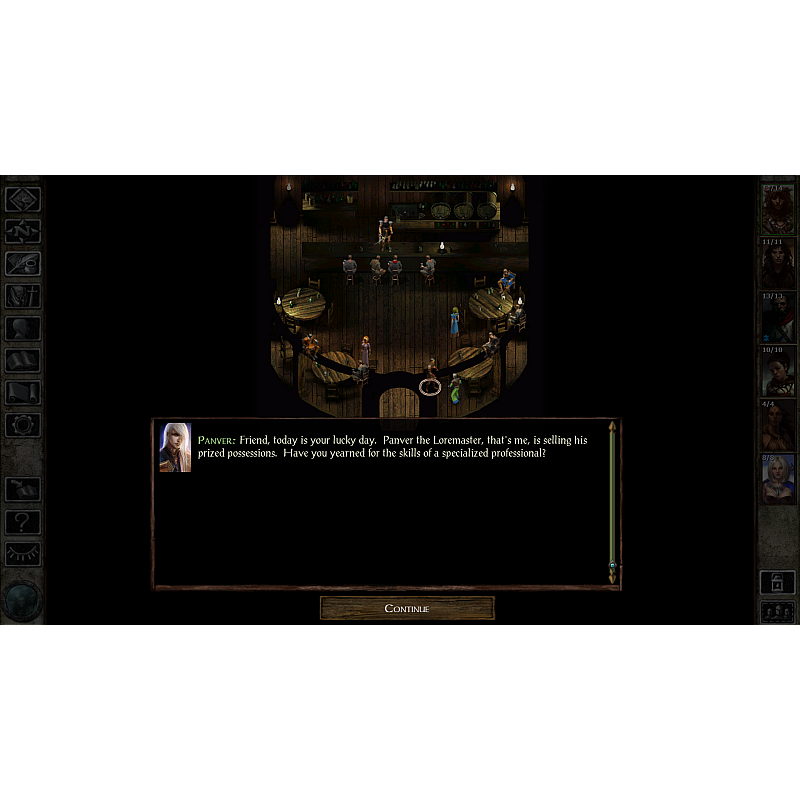
Task: Activate the rest eye button
Action: pos(22,553)
